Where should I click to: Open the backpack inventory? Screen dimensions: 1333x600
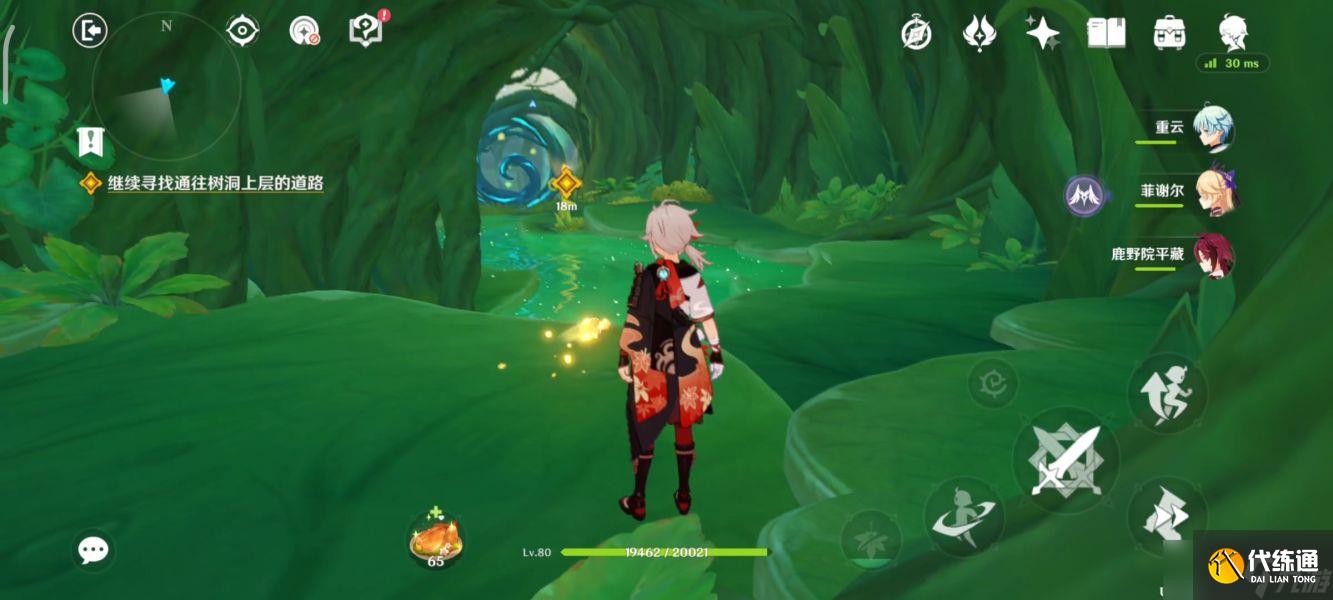click(x=1169, y=33)
